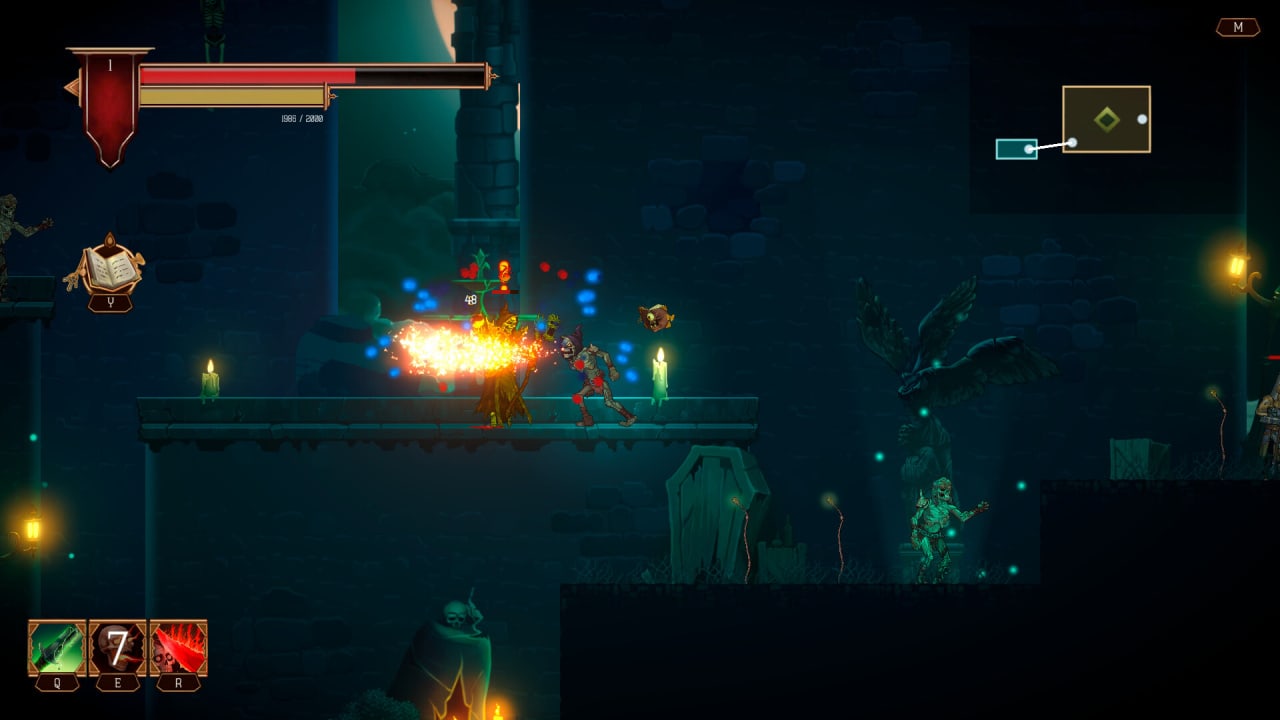Select the fire-breathing skull skill on cooldown
Image resolution: width=1280 pixels, height=720 pixels.
pyautogui.click(x=118, y=648)
